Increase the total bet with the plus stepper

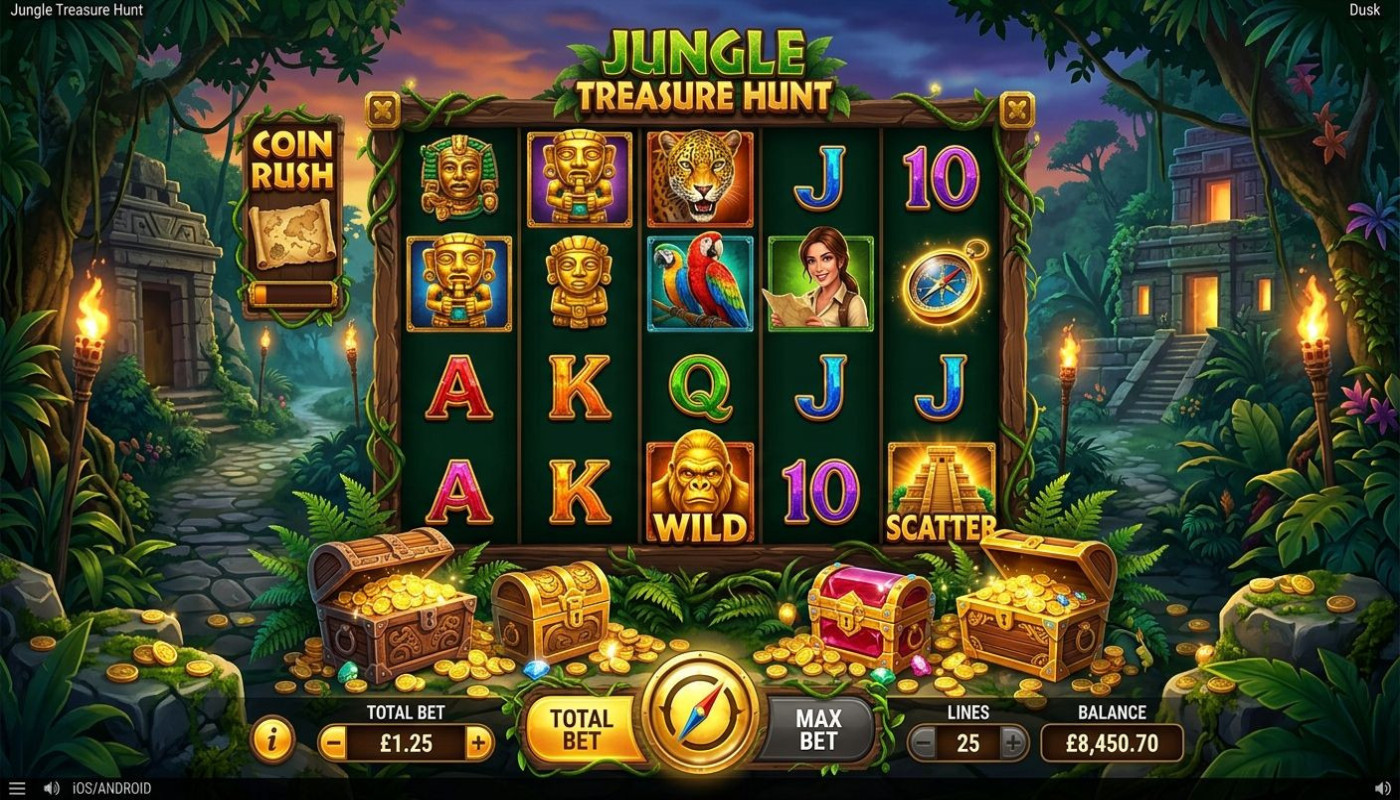pyautogui.click(x=479, y=744)
